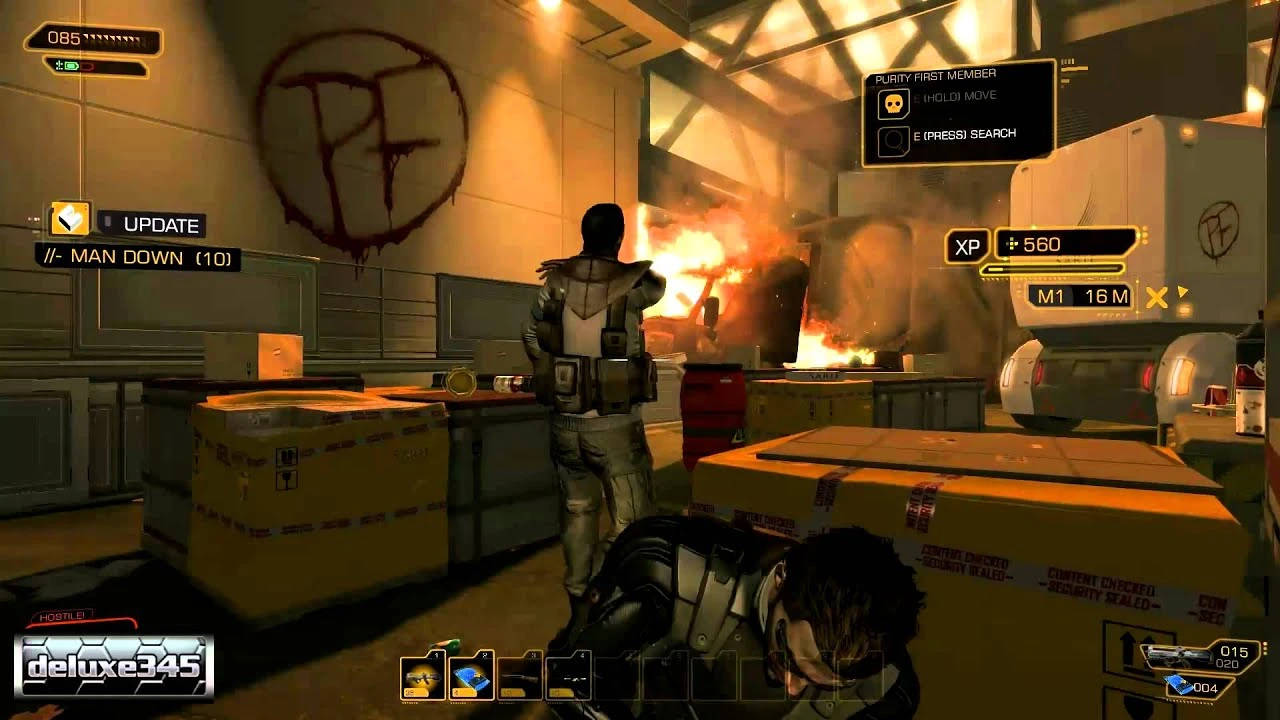
Task: Toggle the green energy battery cell
Action: 71,66
